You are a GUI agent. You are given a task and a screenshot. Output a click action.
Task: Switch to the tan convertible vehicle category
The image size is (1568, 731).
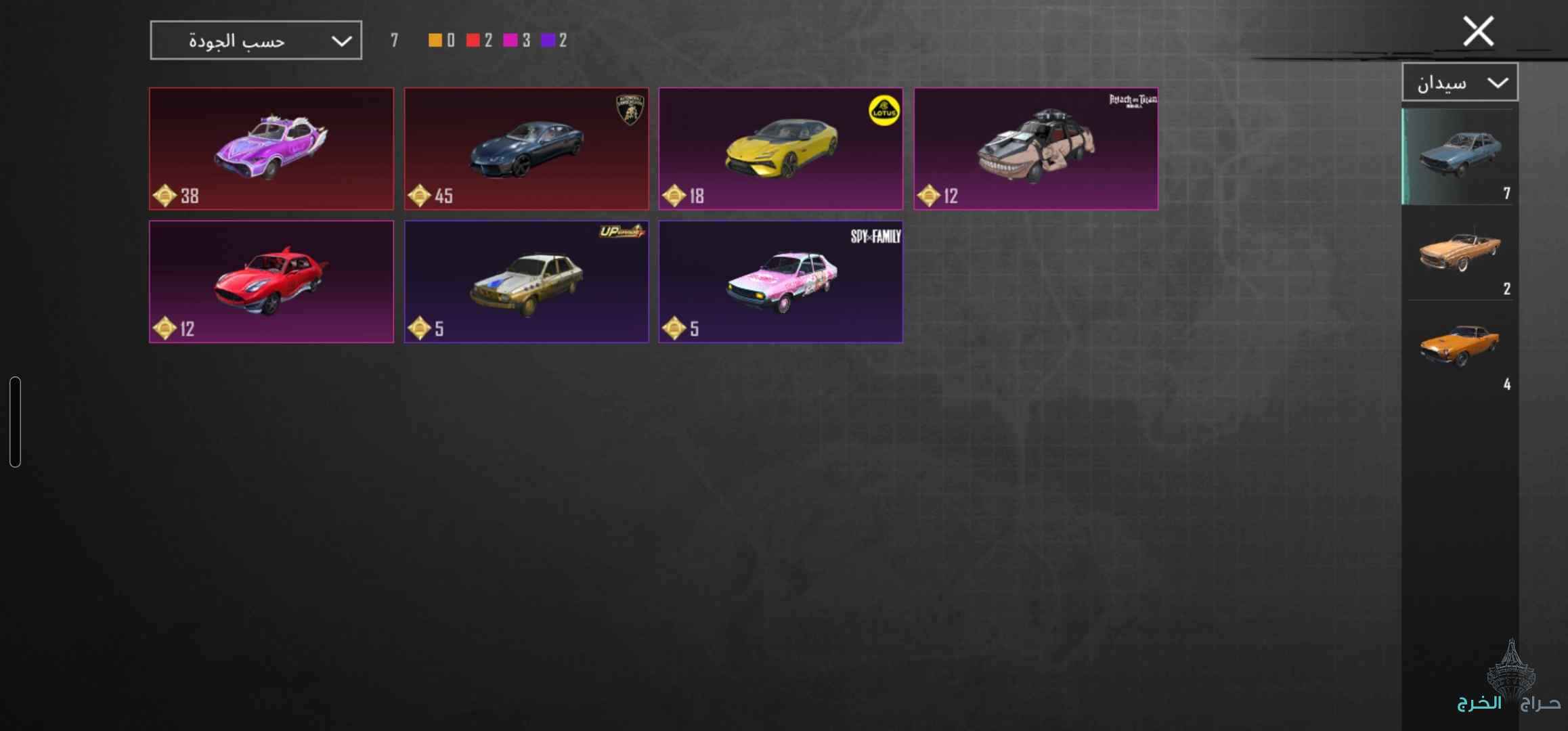tap(1460, 252)
